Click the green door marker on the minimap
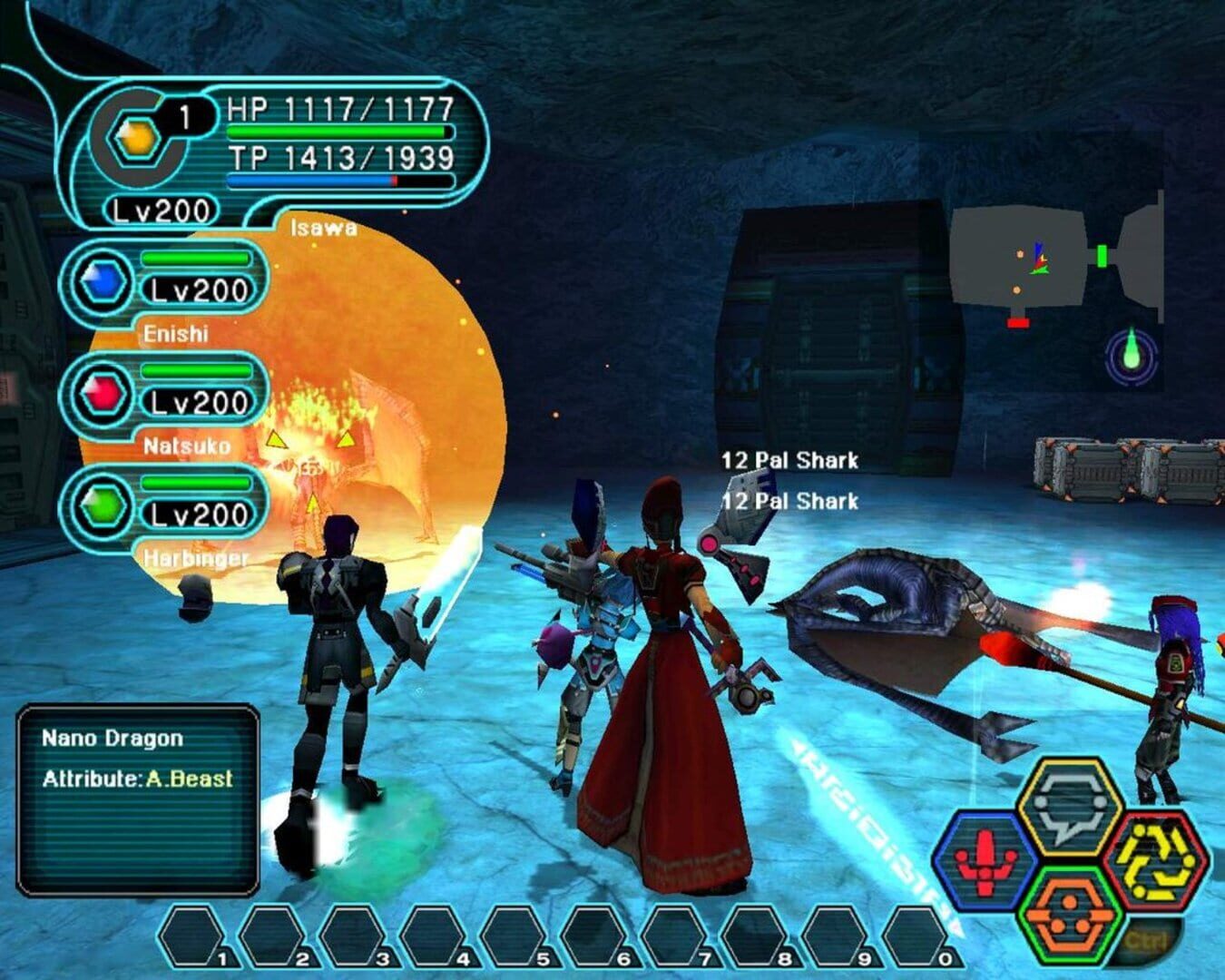Screen dimensions: 1225x980 (x=1101, y=254)
